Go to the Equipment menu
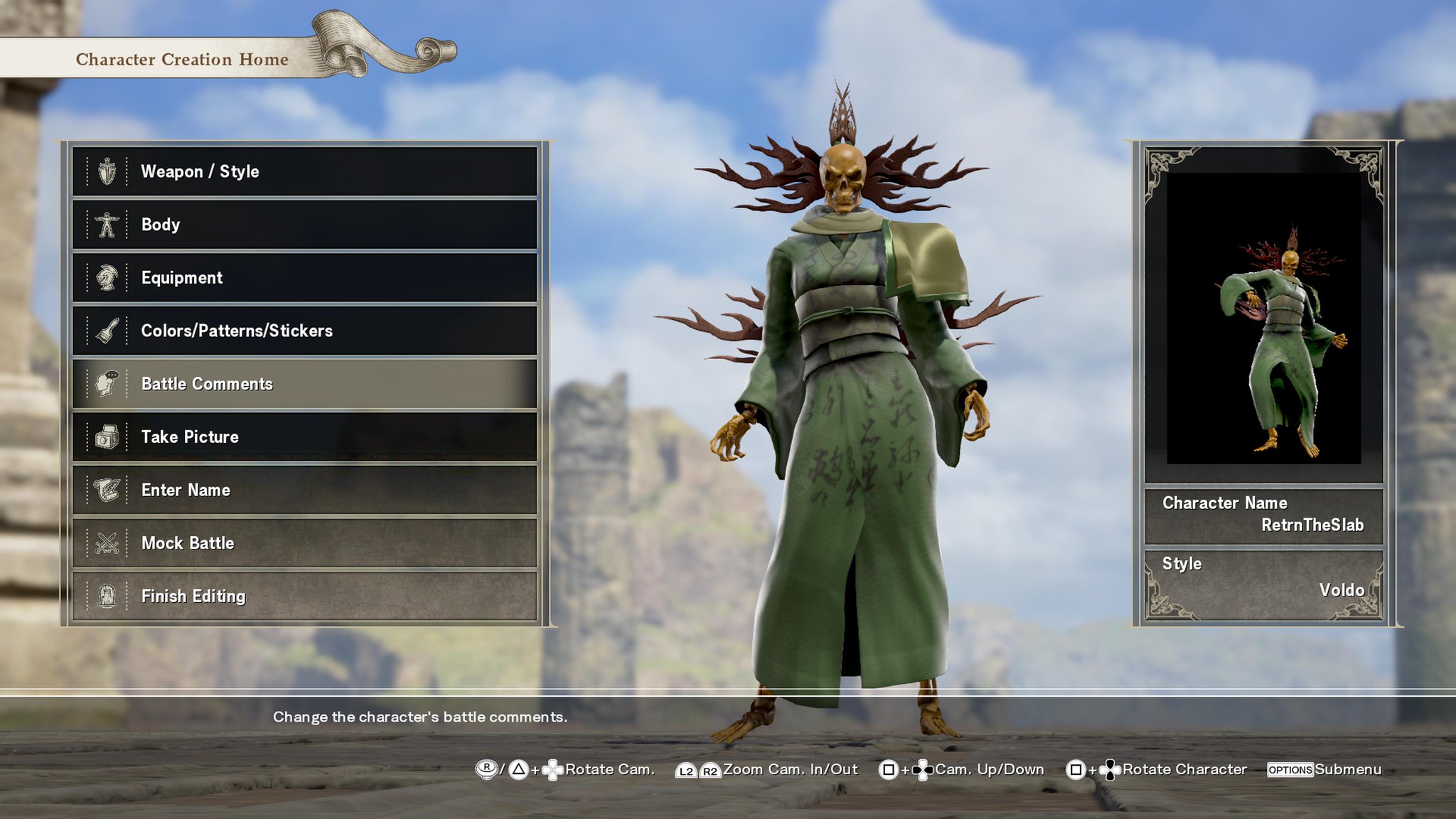Image resolution: width=1456 pixels, height=819 pixels. coord(304,278)
